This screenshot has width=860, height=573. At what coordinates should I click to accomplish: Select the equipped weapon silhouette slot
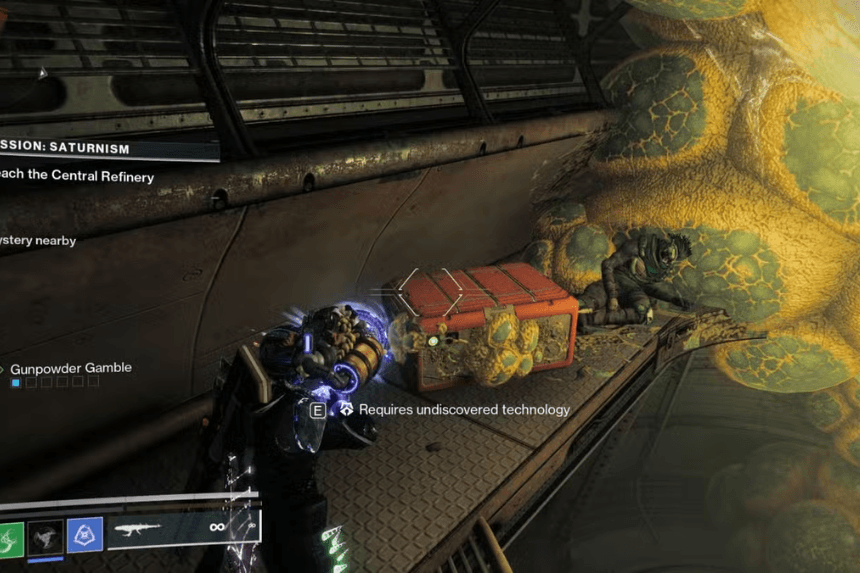(142, 530)
